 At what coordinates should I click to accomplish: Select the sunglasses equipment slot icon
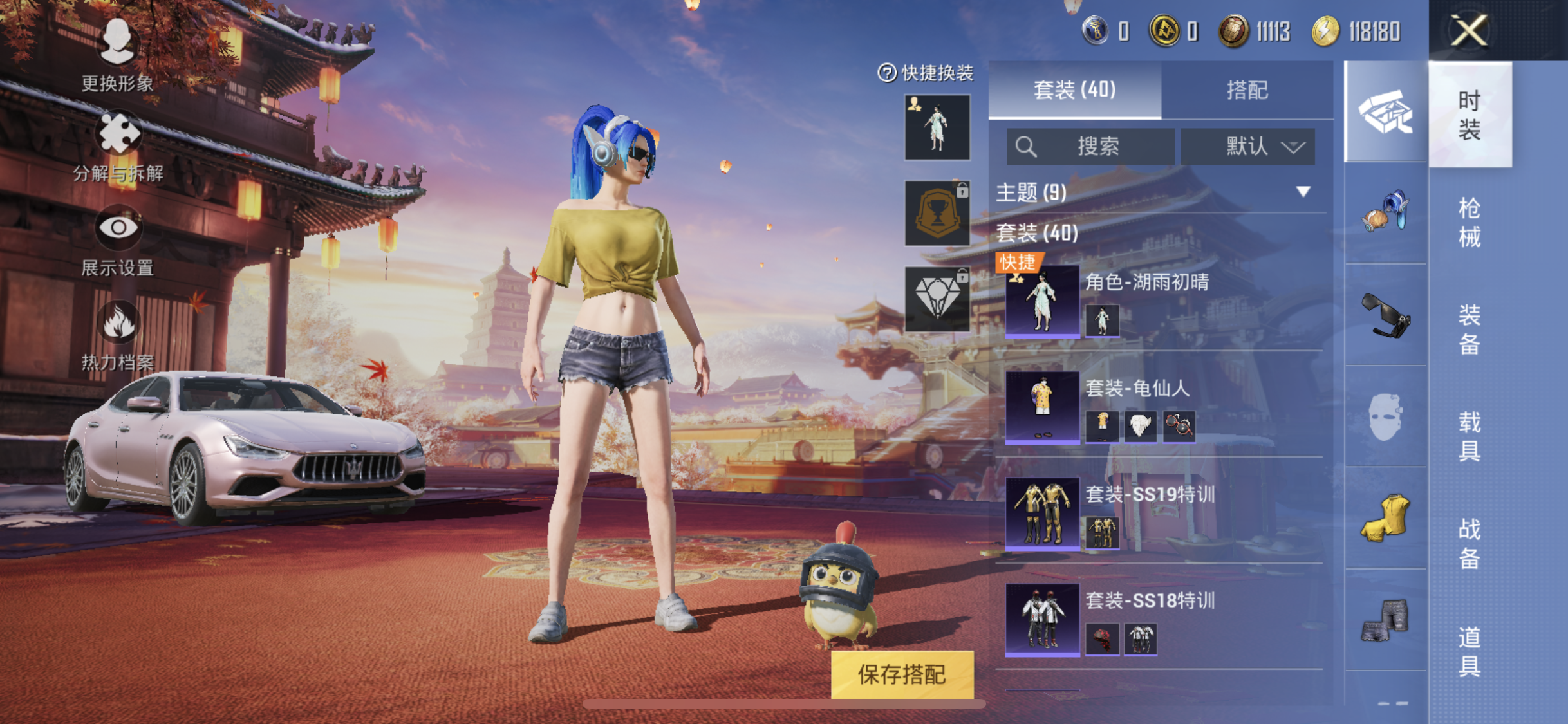(1385, 315)
